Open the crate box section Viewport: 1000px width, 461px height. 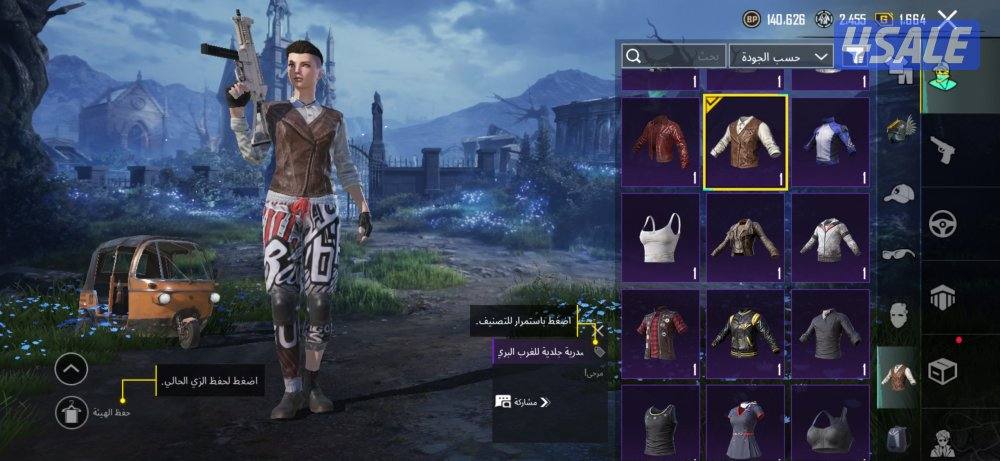941,371
